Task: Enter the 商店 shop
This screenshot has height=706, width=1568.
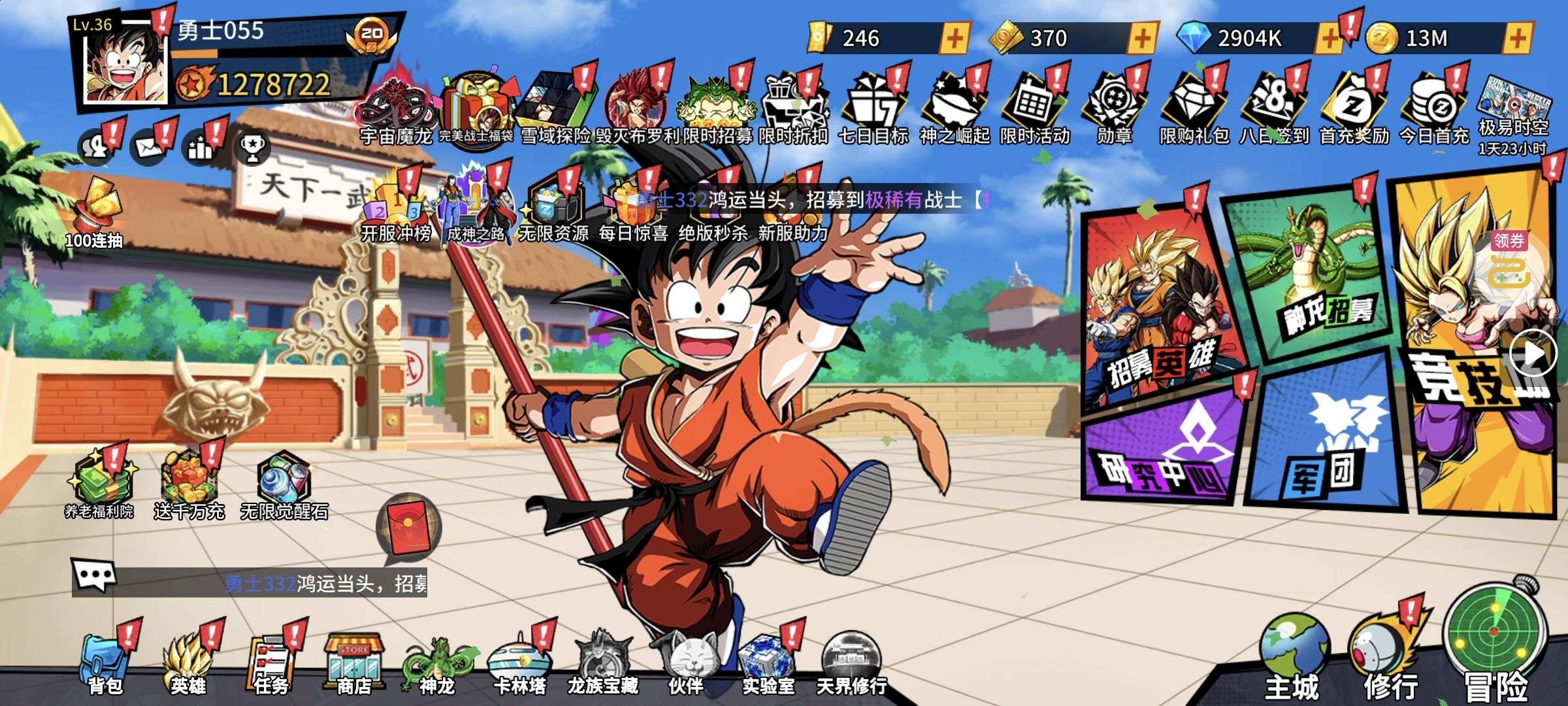Action: pos(354,664)
